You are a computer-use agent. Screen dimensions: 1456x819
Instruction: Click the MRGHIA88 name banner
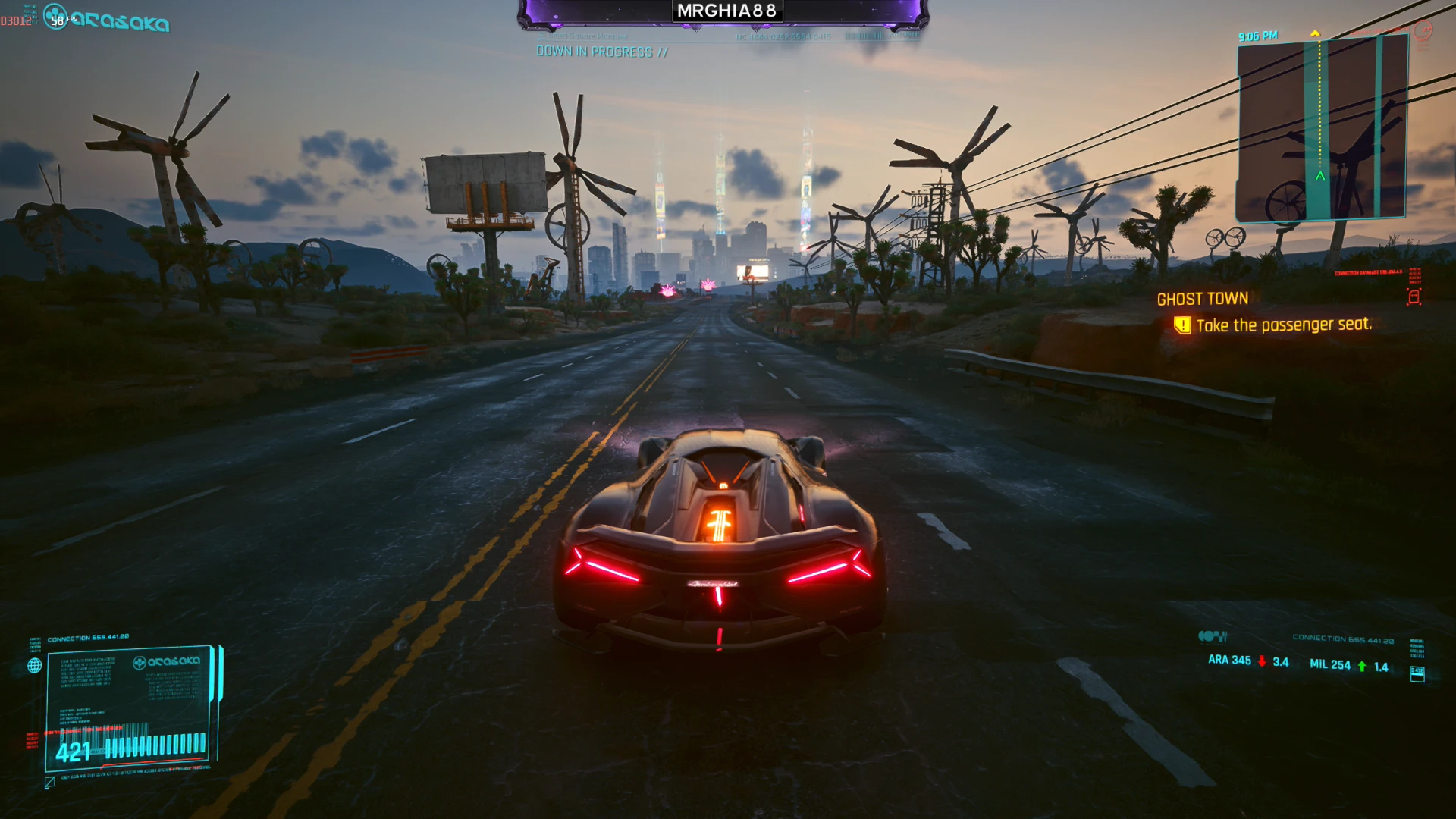(x=726, y=11)
